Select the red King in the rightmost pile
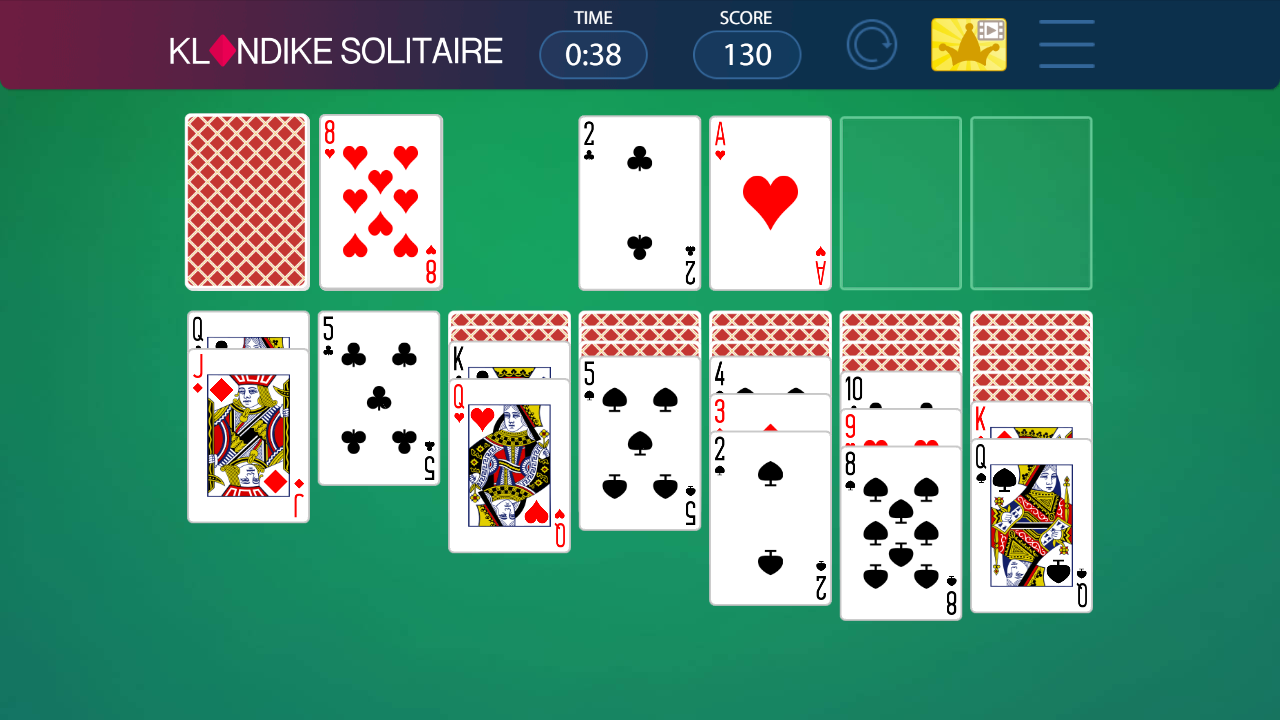This screenshot has width=1280, height=720. tap(1031, 420)
